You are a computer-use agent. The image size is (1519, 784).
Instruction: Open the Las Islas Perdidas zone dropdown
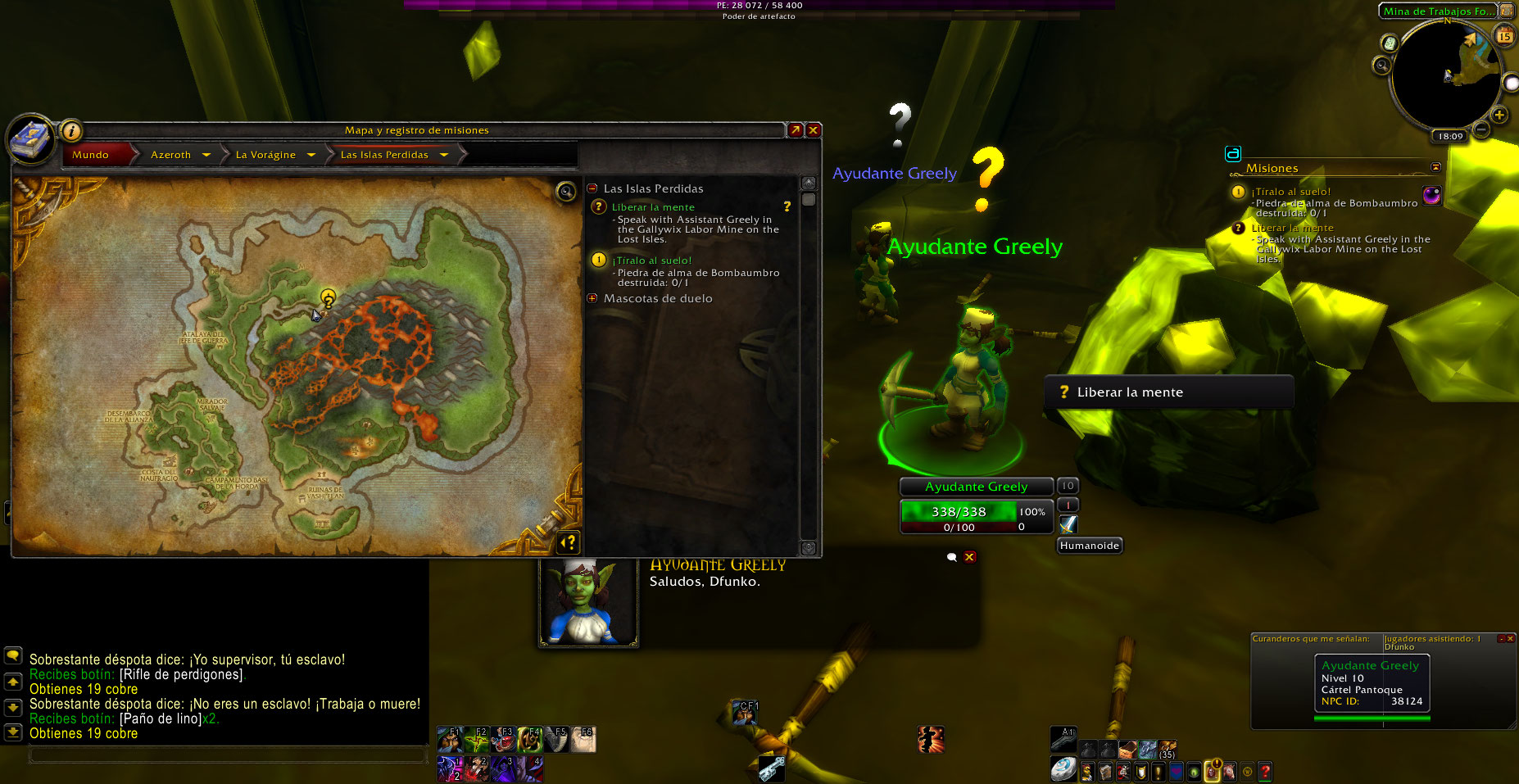tap(444, 155)
